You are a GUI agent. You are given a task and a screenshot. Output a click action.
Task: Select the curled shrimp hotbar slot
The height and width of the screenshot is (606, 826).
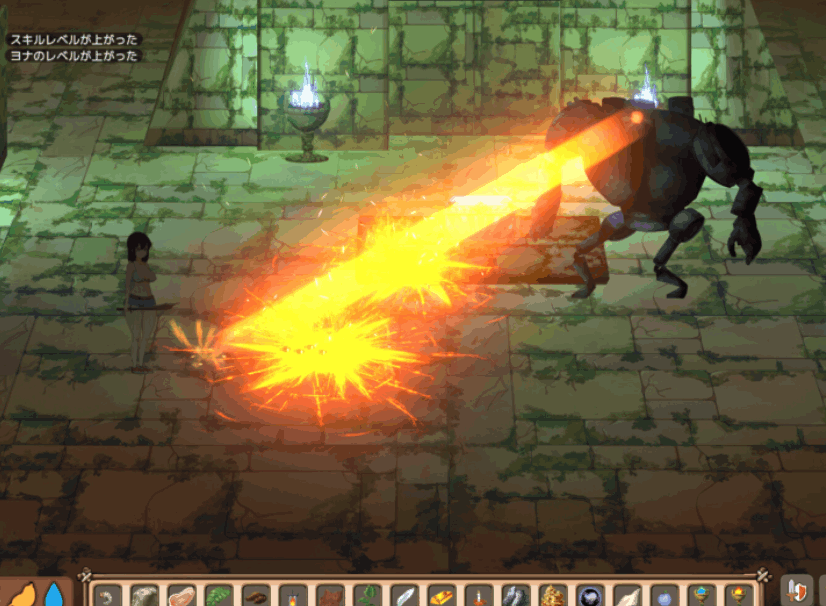107,597
